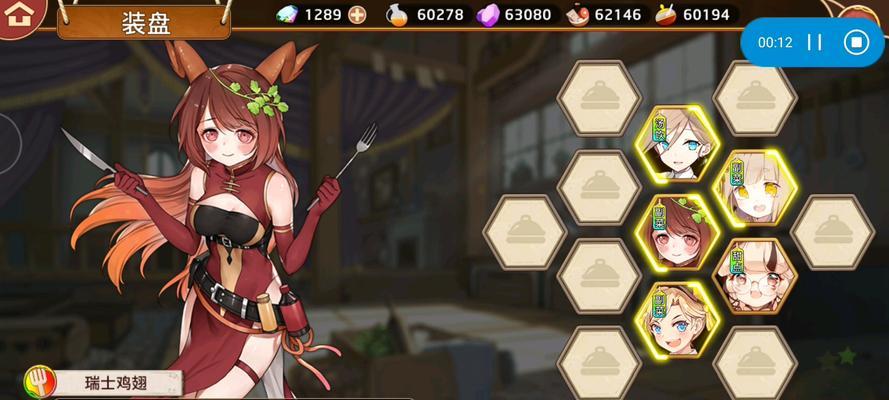The height and width of the screenshot is (400, 889).
Task: Pick the glasses-wearing girl hexagon portrait
Action: click(754, 278)
